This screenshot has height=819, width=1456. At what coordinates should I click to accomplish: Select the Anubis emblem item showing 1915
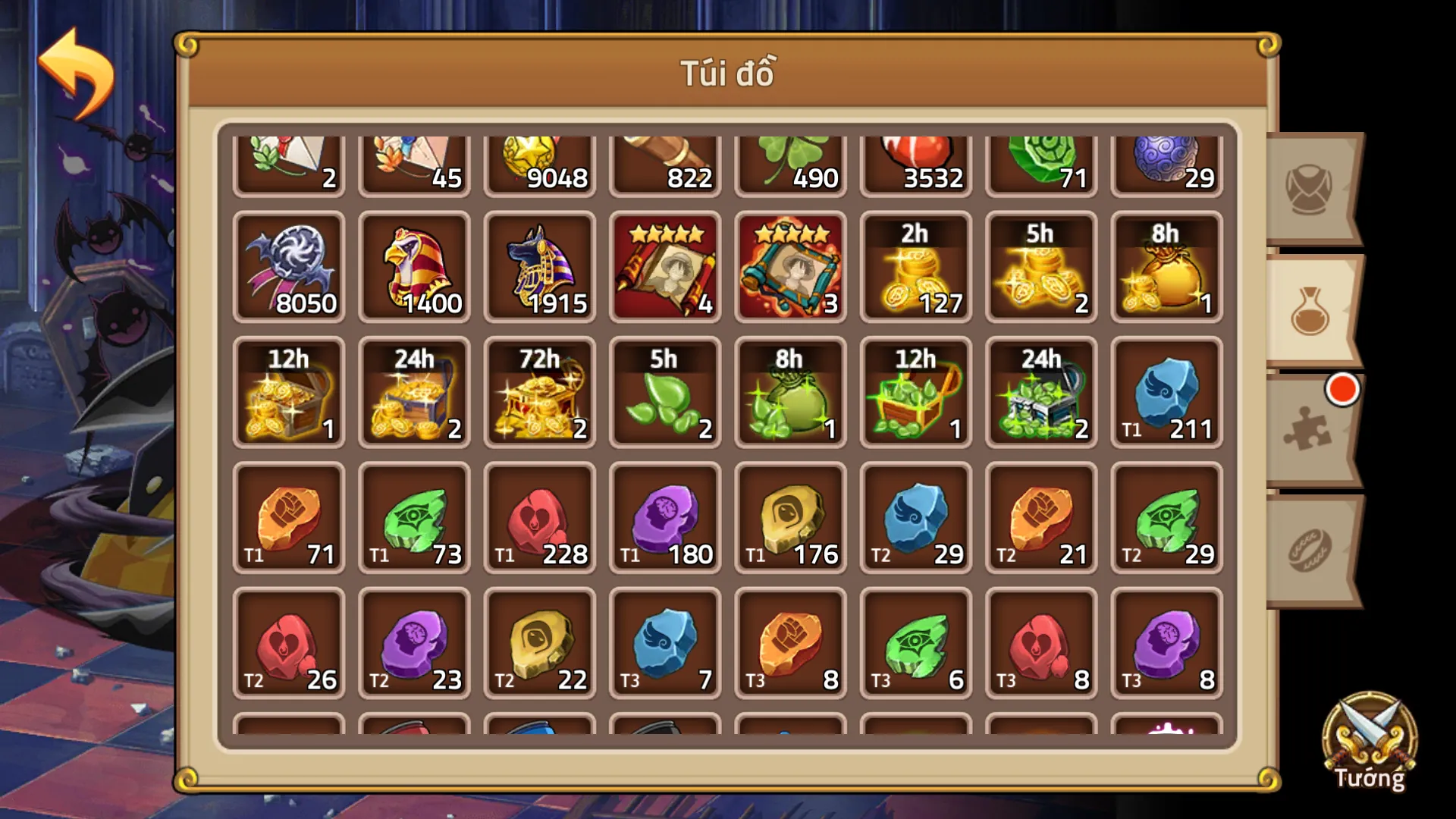(540, 267)
